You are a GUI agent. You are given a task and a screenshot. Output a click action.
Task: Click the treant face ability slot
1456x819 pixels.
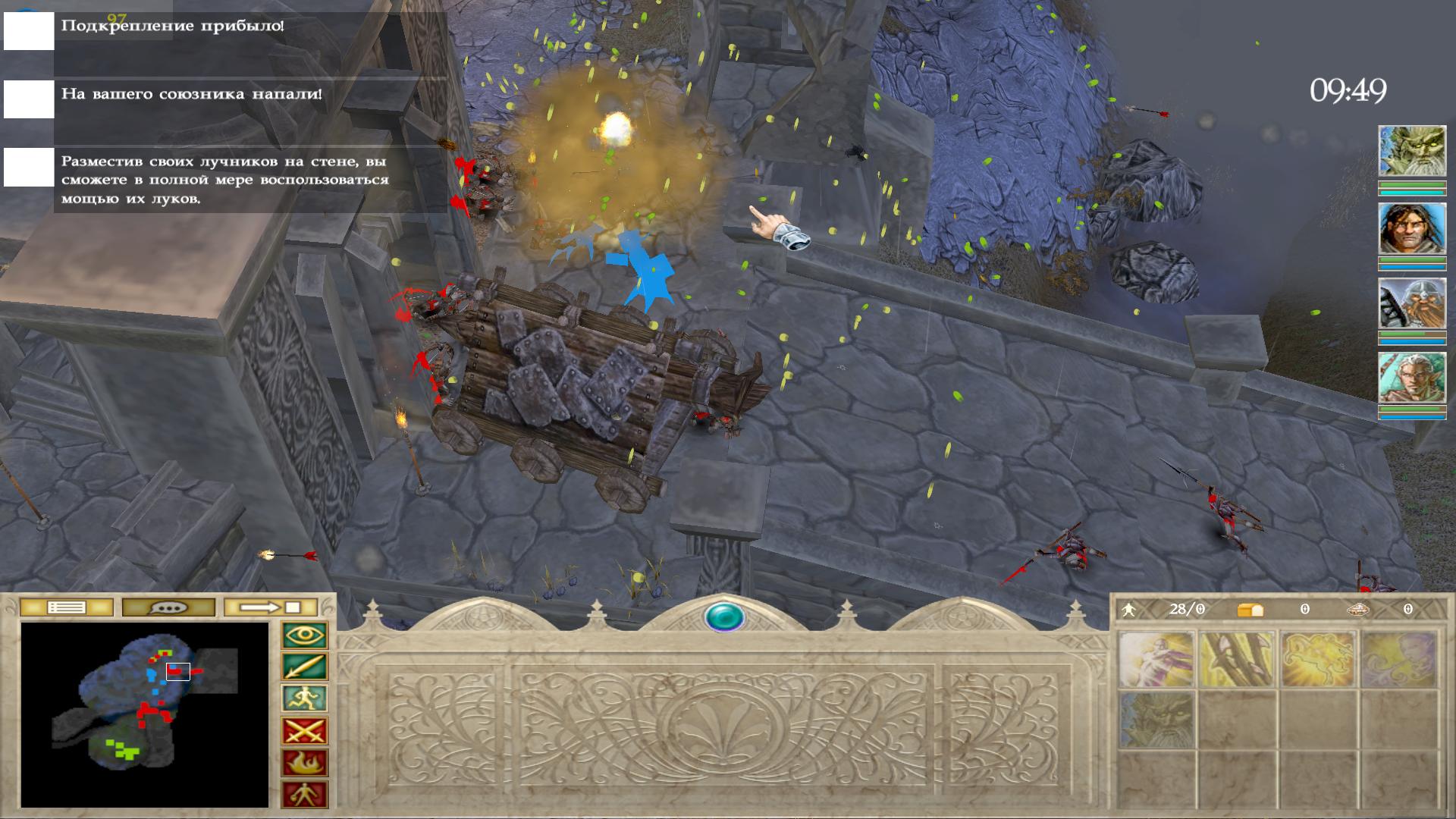click(1156, 719)
